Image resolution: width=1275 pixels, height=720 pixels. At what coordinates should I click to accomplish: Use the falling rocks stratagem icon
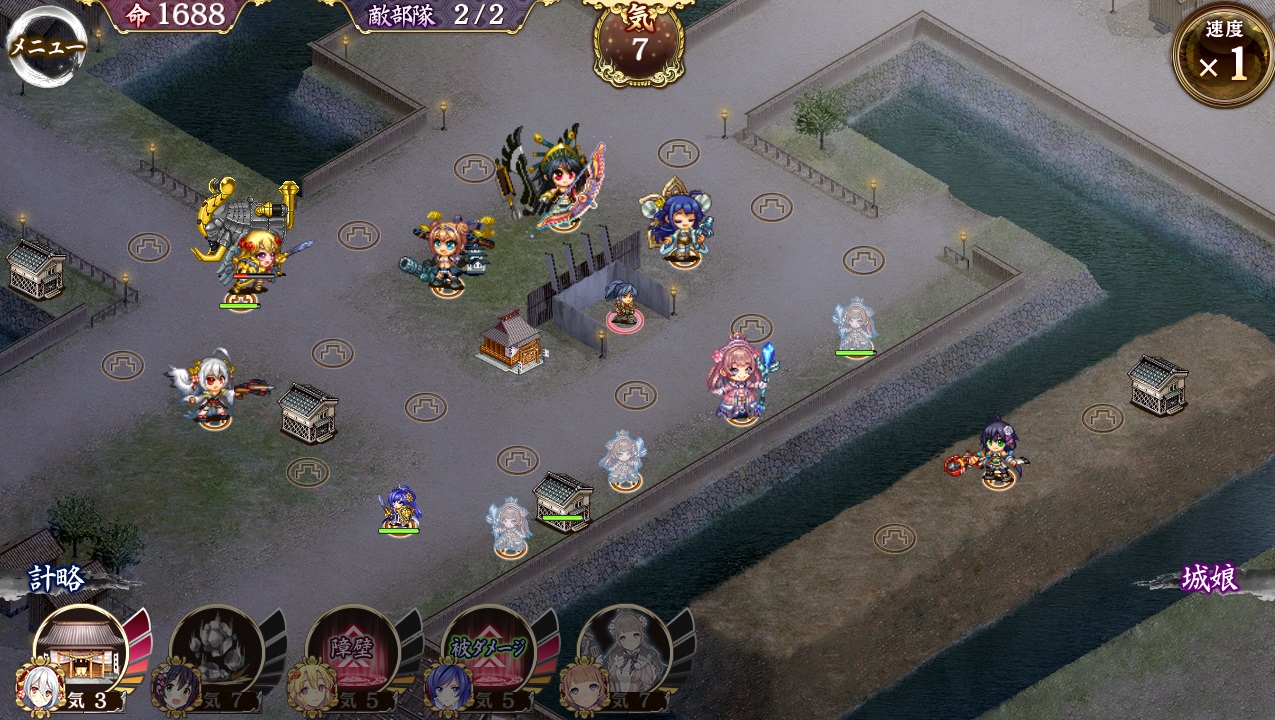tap(216, 653)
